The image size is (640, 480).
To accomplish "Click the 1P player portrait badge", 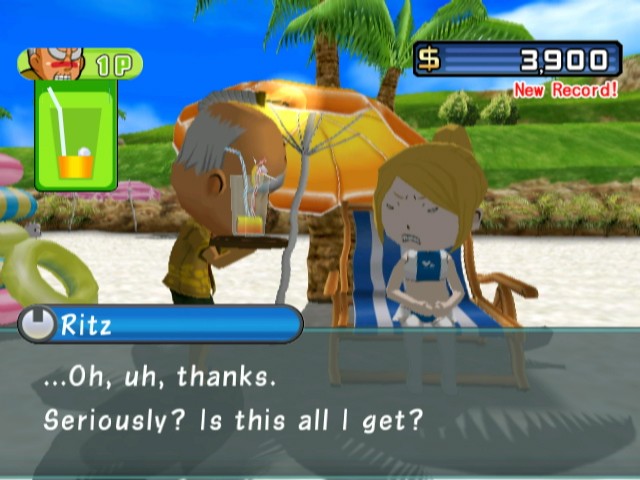I will (x=80, y=64).
